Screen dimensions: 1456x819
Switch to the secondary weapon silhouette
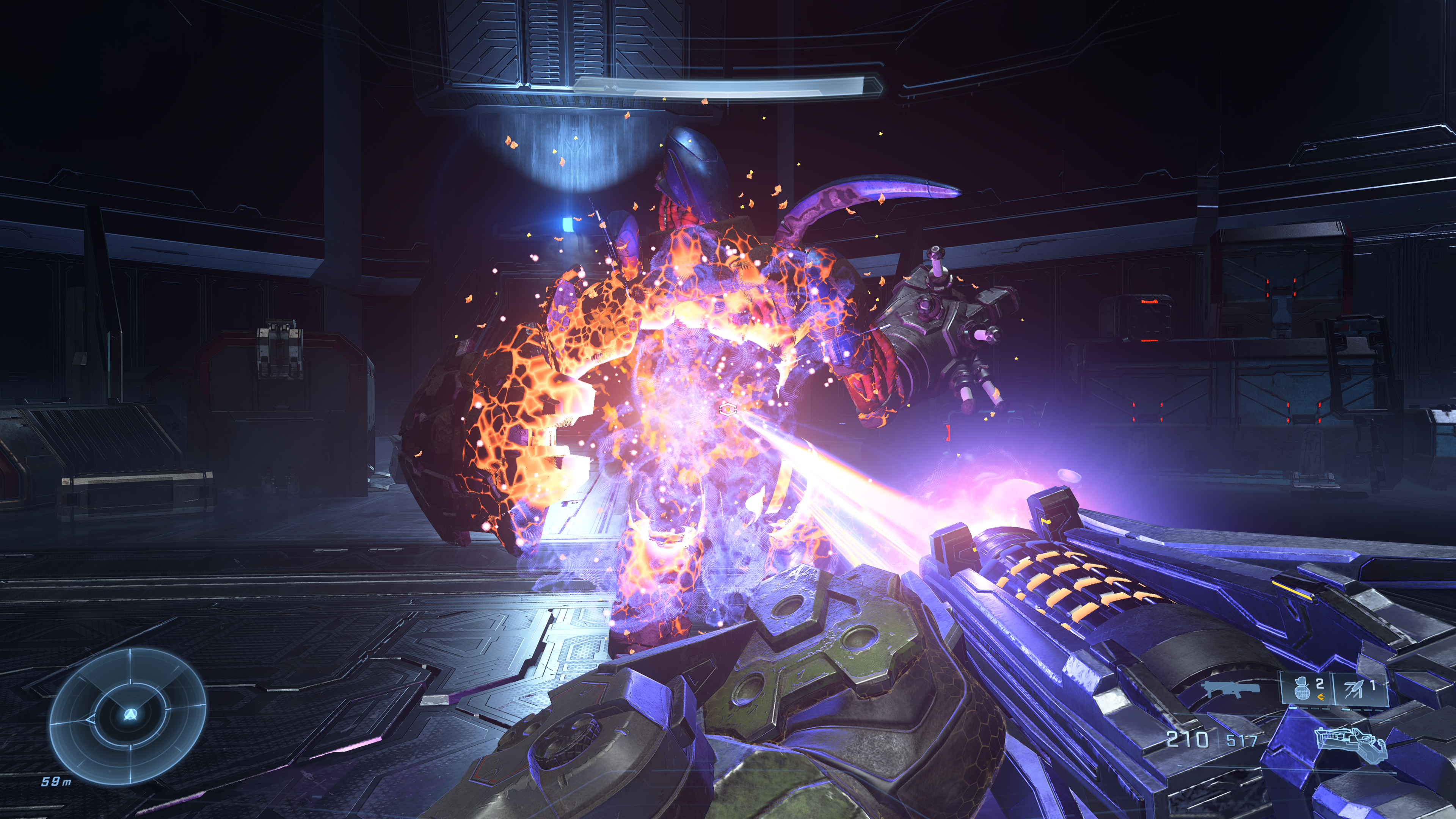coord(1232,690)
